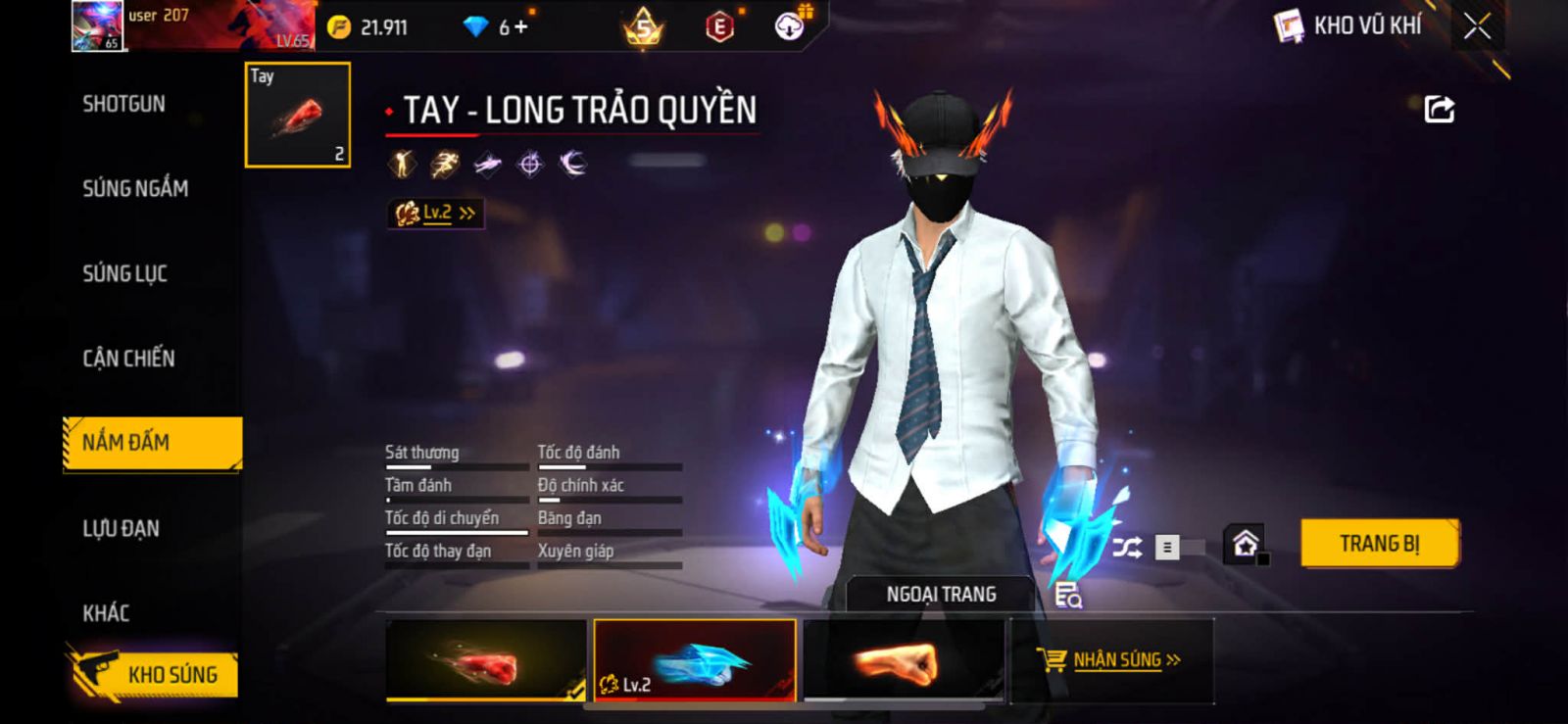Choose the blue dragon claw skin
1568x724 pixels.
[694, 660]
